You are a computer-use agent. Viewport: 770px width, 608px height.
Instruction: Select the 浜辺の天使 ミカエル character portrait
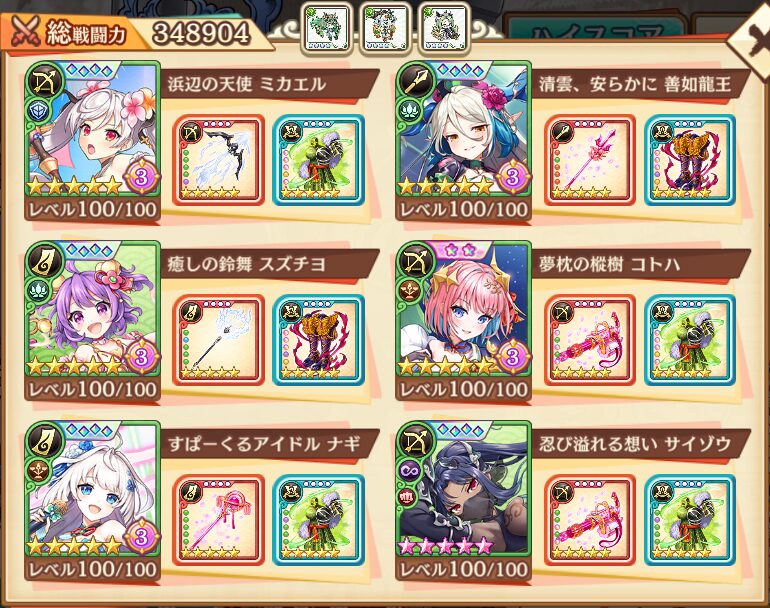[92, 130]
